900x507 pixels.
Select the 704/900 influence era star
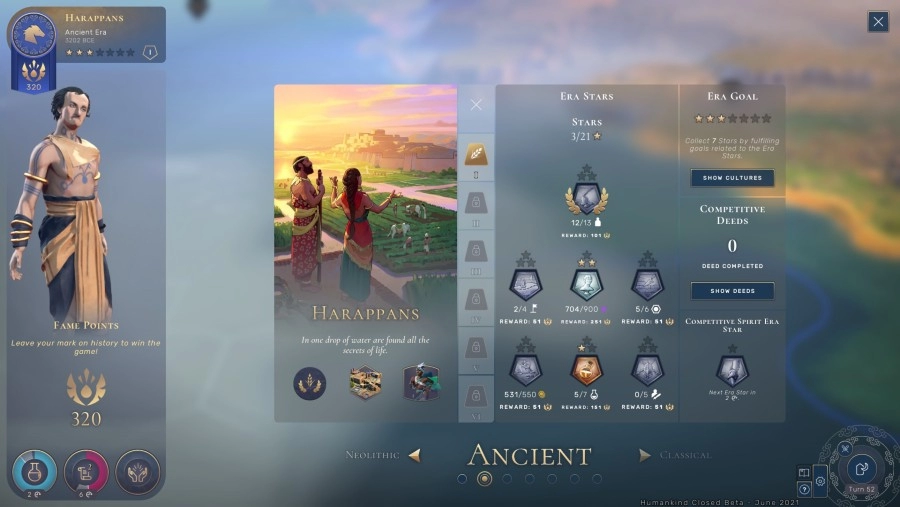pyautogui.click(x=586, y=285)
